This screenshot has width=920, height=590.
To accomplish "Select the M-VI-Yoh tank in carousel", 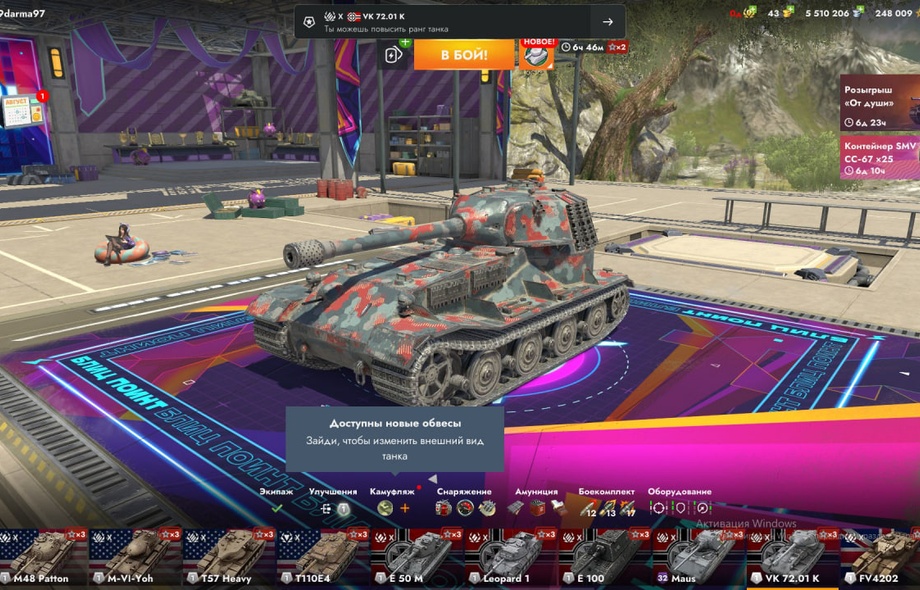I will [x=134, y=558].
